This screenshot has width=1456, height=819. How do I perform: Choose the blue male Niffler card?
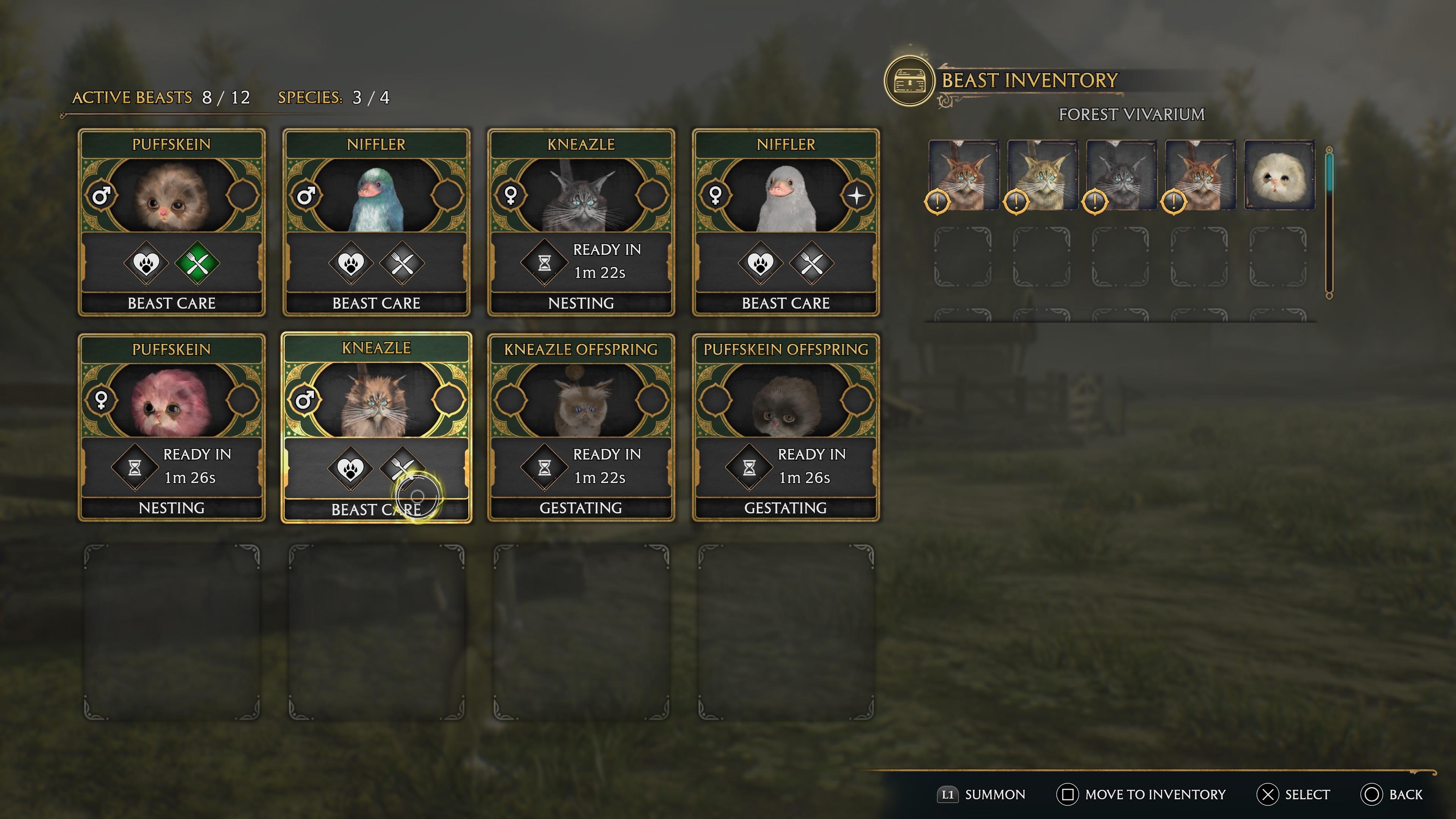point(376,195)
